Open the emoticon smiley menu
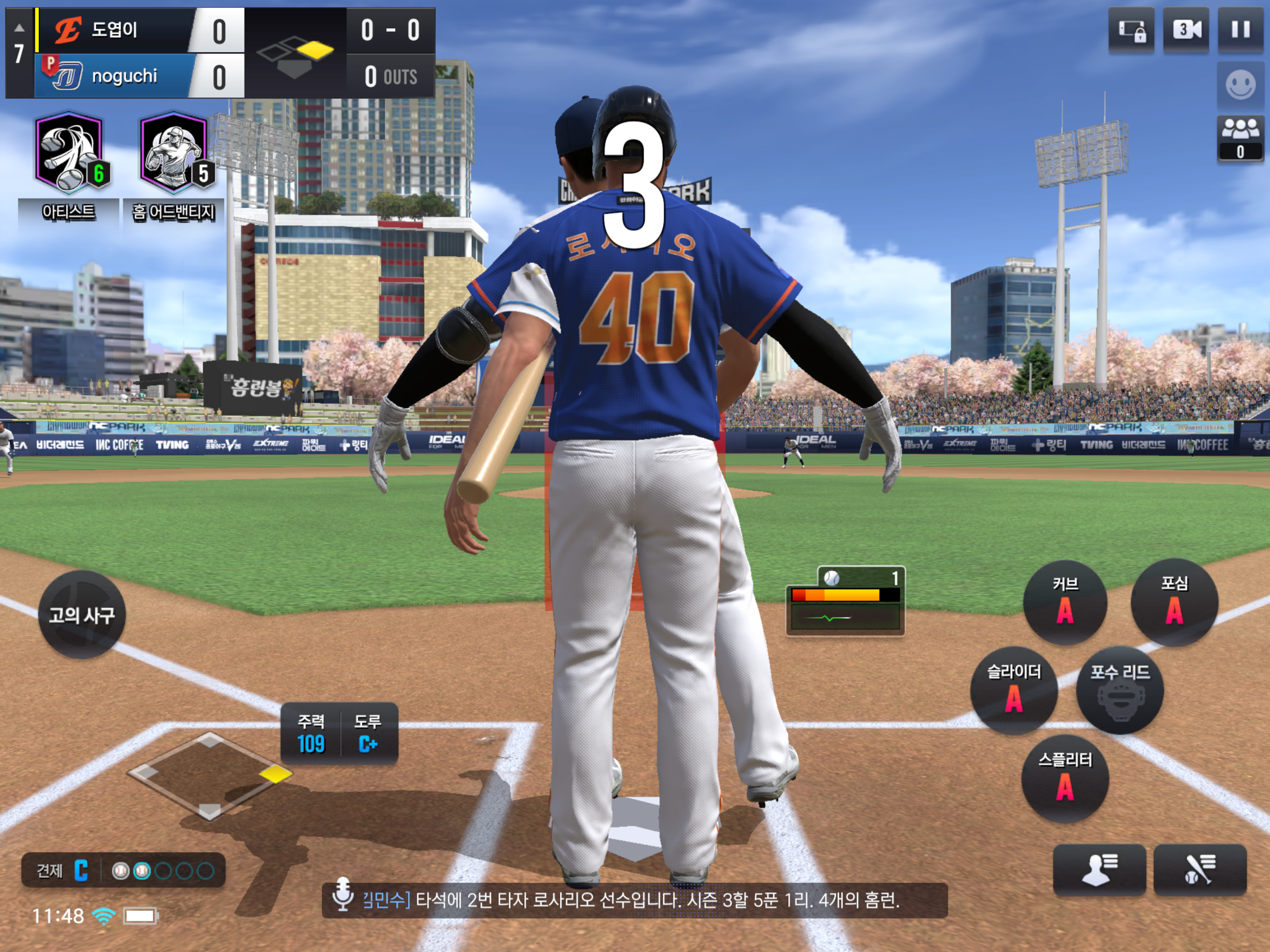This screenshot has height=952, width=1270. [x=1240, y=85]
